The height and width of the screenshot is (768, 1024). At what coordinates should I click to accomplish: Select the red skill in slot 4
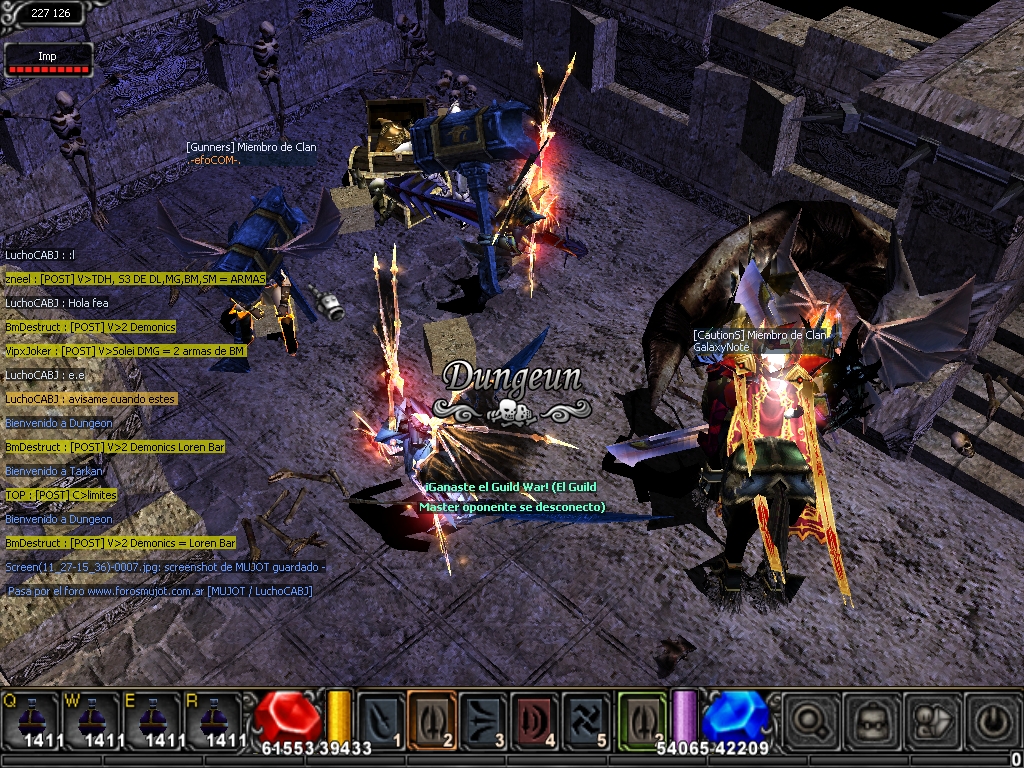tap(536, 718)
